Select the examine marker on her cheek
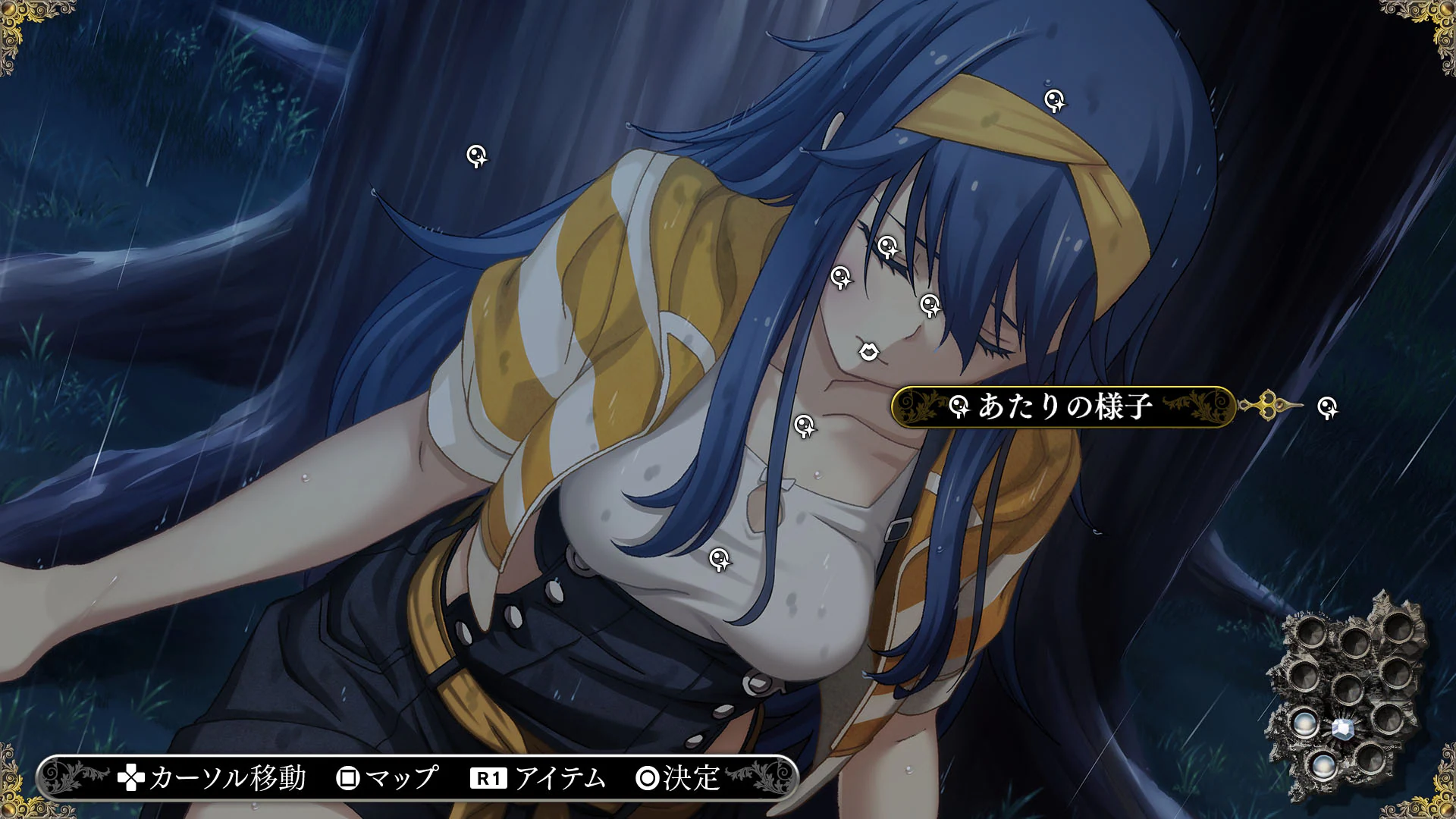The width and height of the screenshot is (1456, 819). click(840, 278)
